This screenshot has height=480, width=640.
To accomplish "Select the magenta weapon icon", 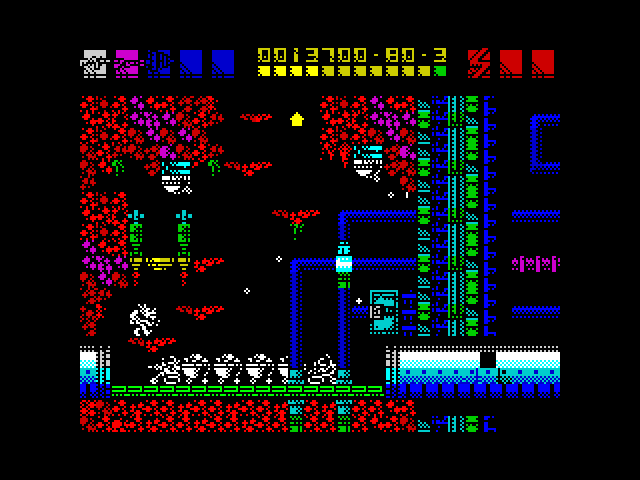I will [x=127, y=62].
